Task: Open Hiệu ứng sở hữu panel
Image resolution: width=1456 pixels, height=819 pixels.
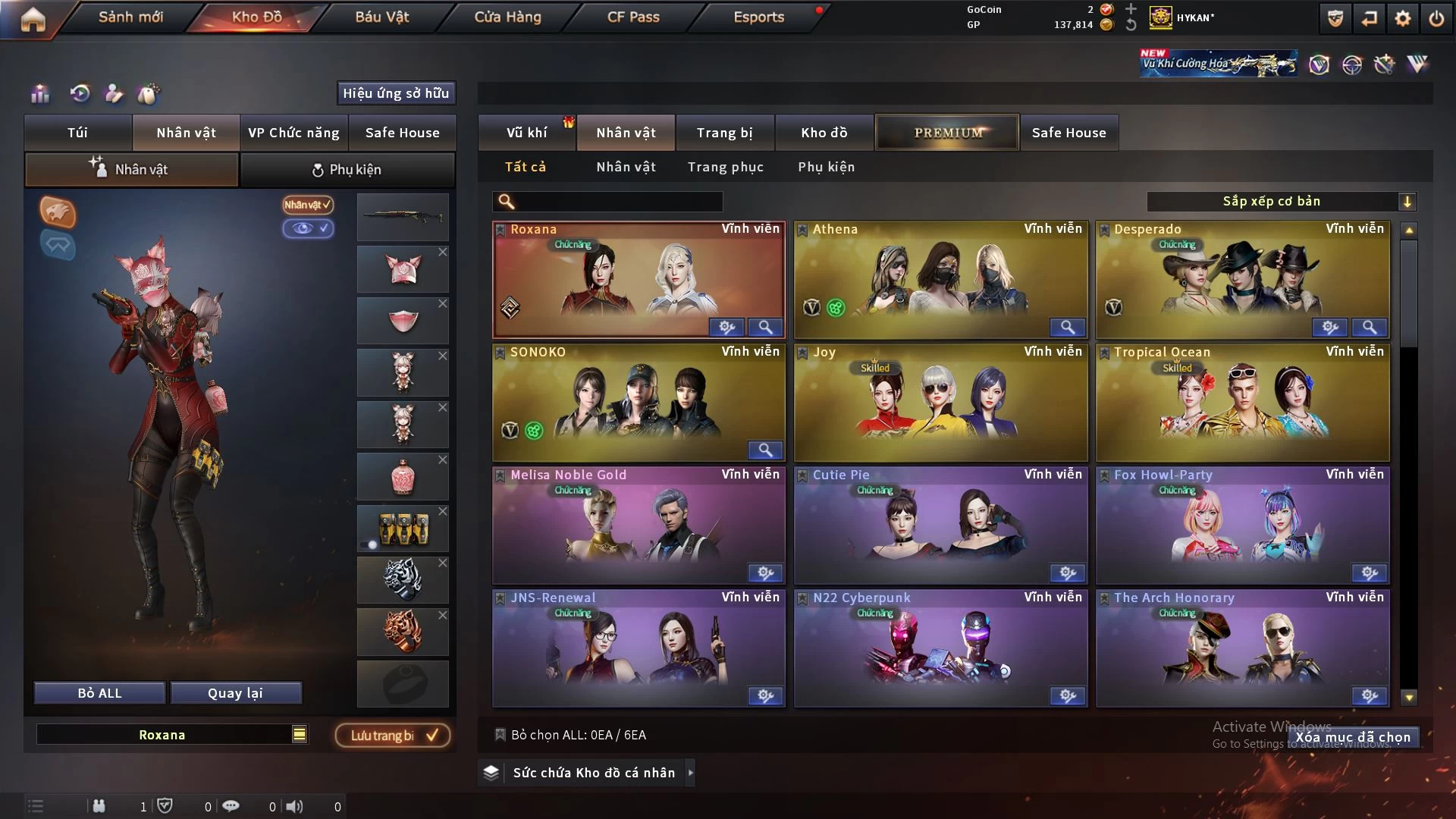Action: [396, 93]
